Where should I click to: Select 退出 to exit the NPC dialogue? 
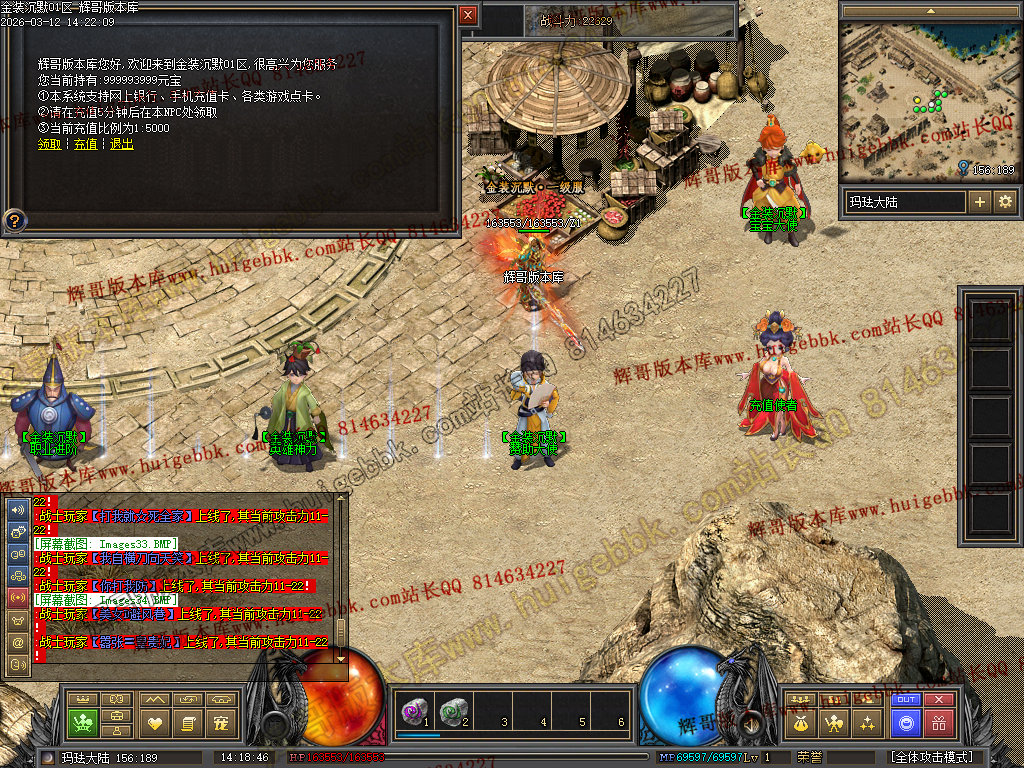[x=121, y=144]
